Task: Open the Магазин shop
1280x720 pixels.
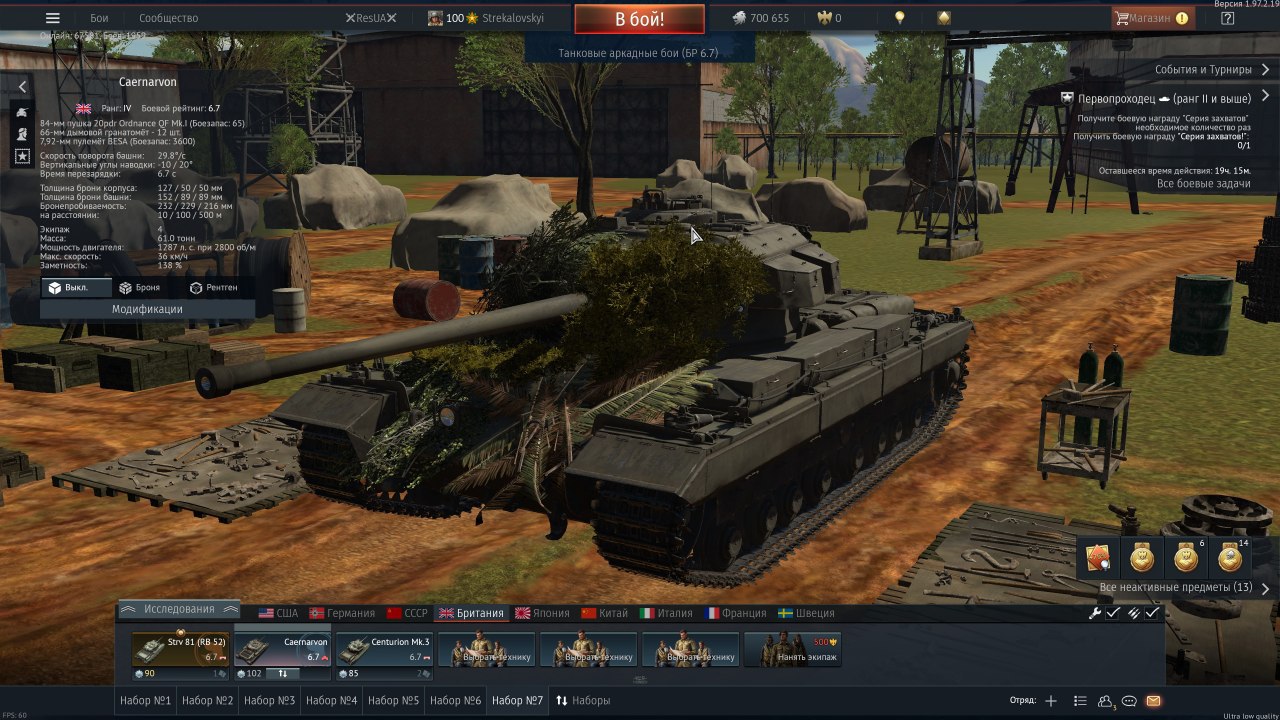Action: coord(1151,18)
